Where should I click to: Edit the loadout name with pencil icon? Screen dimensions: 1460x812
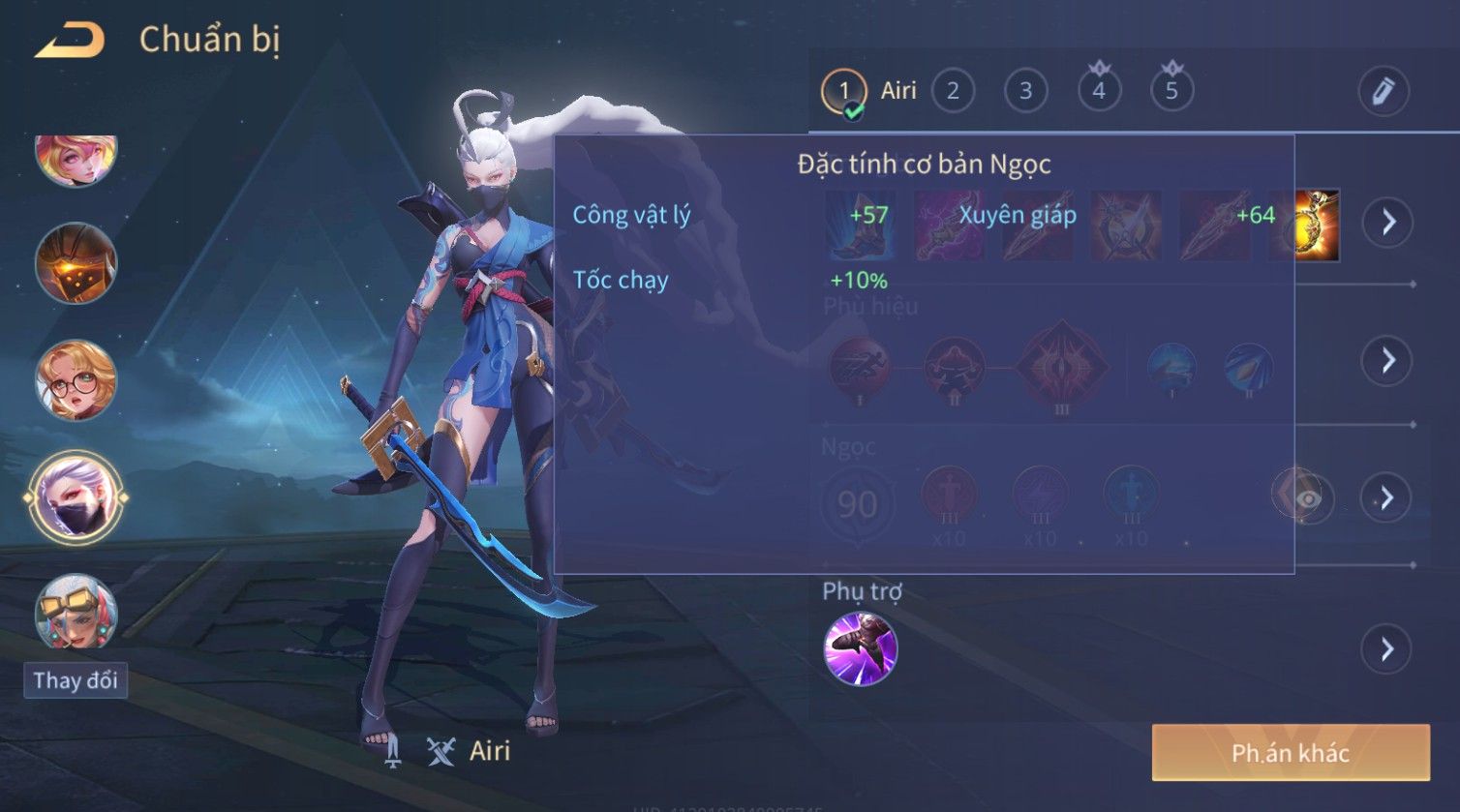point(1383,92)
